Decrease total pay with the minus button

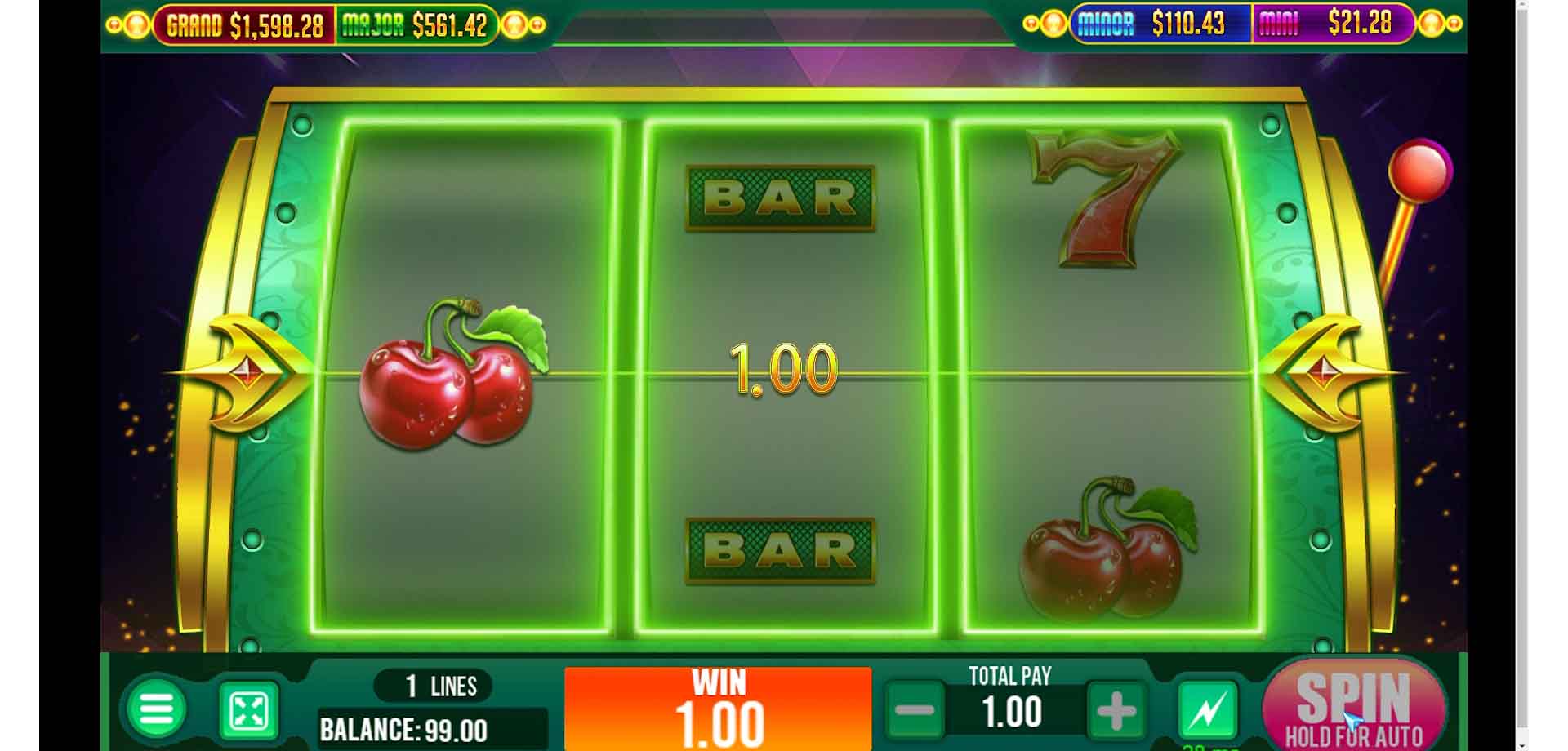915,710
